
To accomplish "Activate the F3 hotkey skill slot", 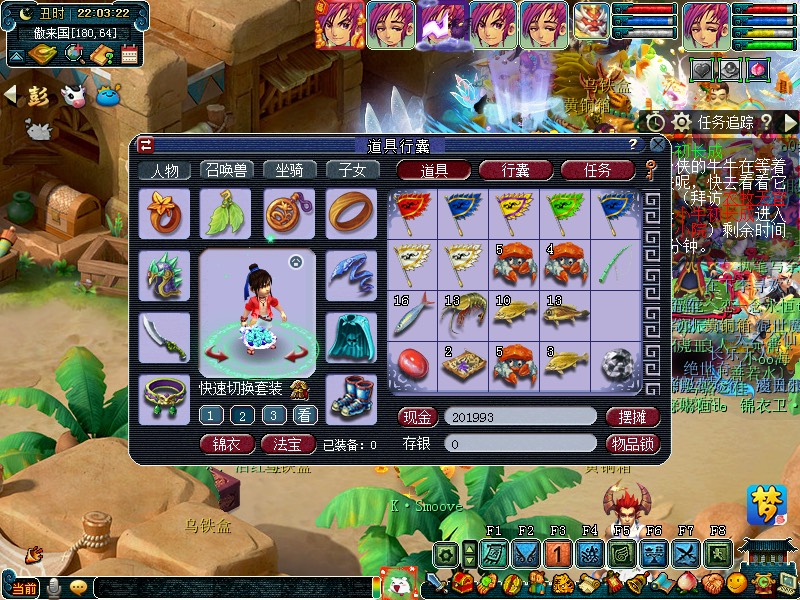I will coord(557,553).
